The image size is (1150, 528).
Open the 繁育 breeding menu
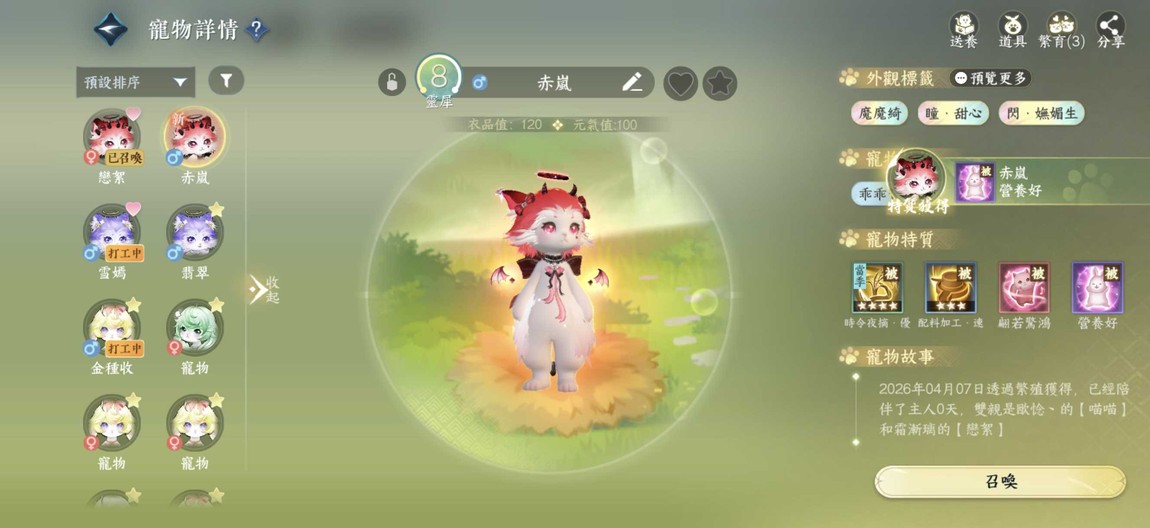1061,29
